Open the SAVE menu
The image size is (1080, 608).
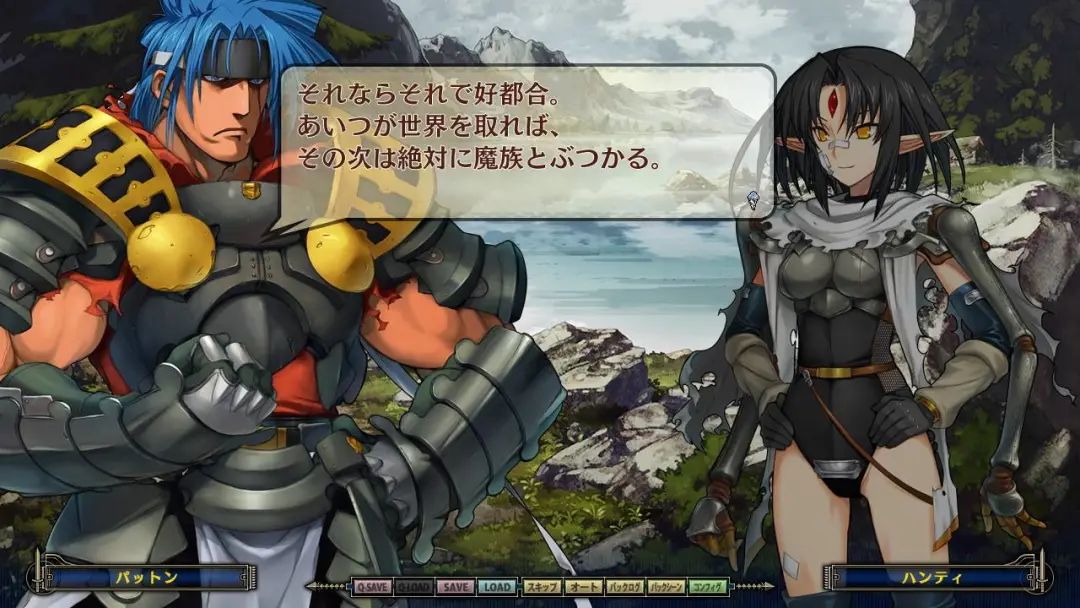[455, 587]
